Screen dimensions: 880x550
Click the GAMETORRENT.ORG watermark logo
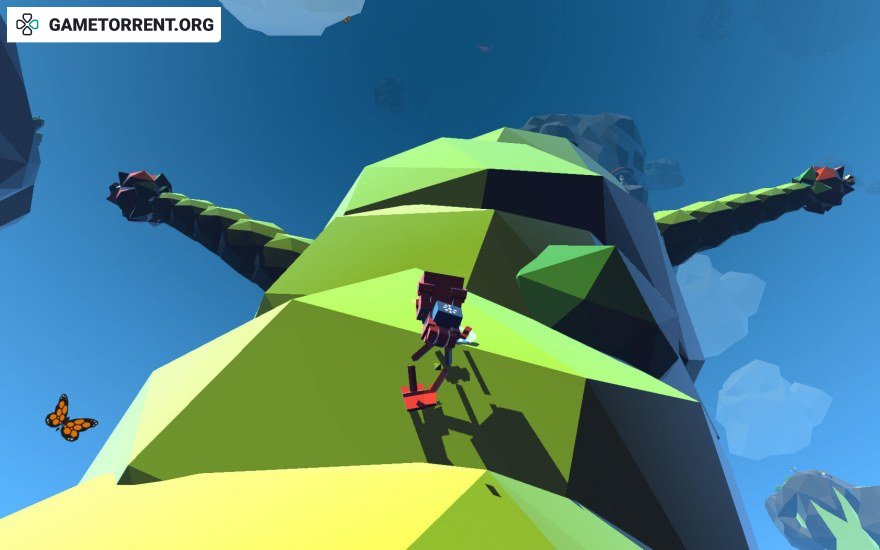(x=114, y=25)
